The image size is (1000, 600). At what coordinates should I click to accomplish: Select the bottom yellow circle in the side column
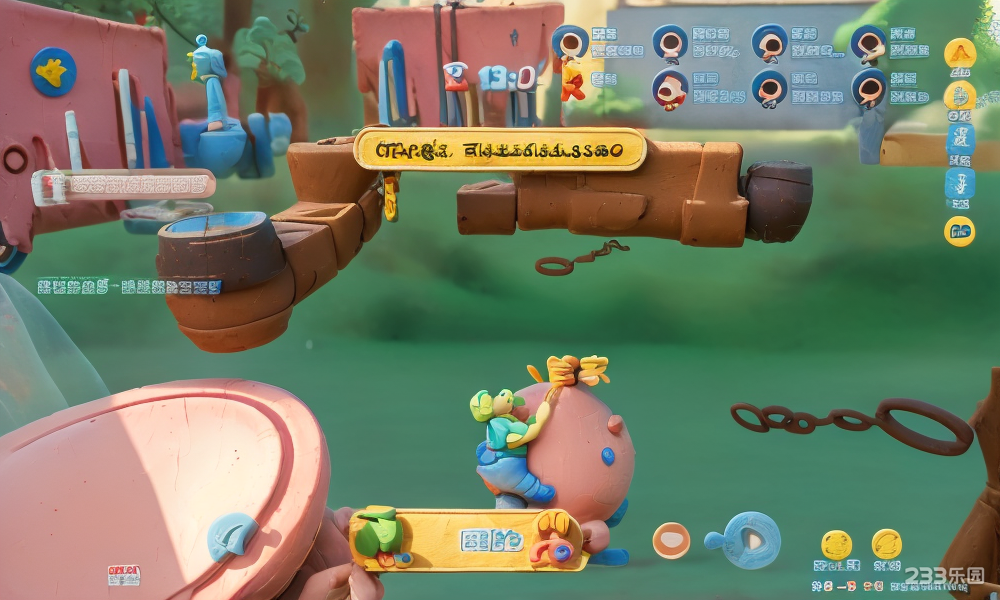(959, 231)
